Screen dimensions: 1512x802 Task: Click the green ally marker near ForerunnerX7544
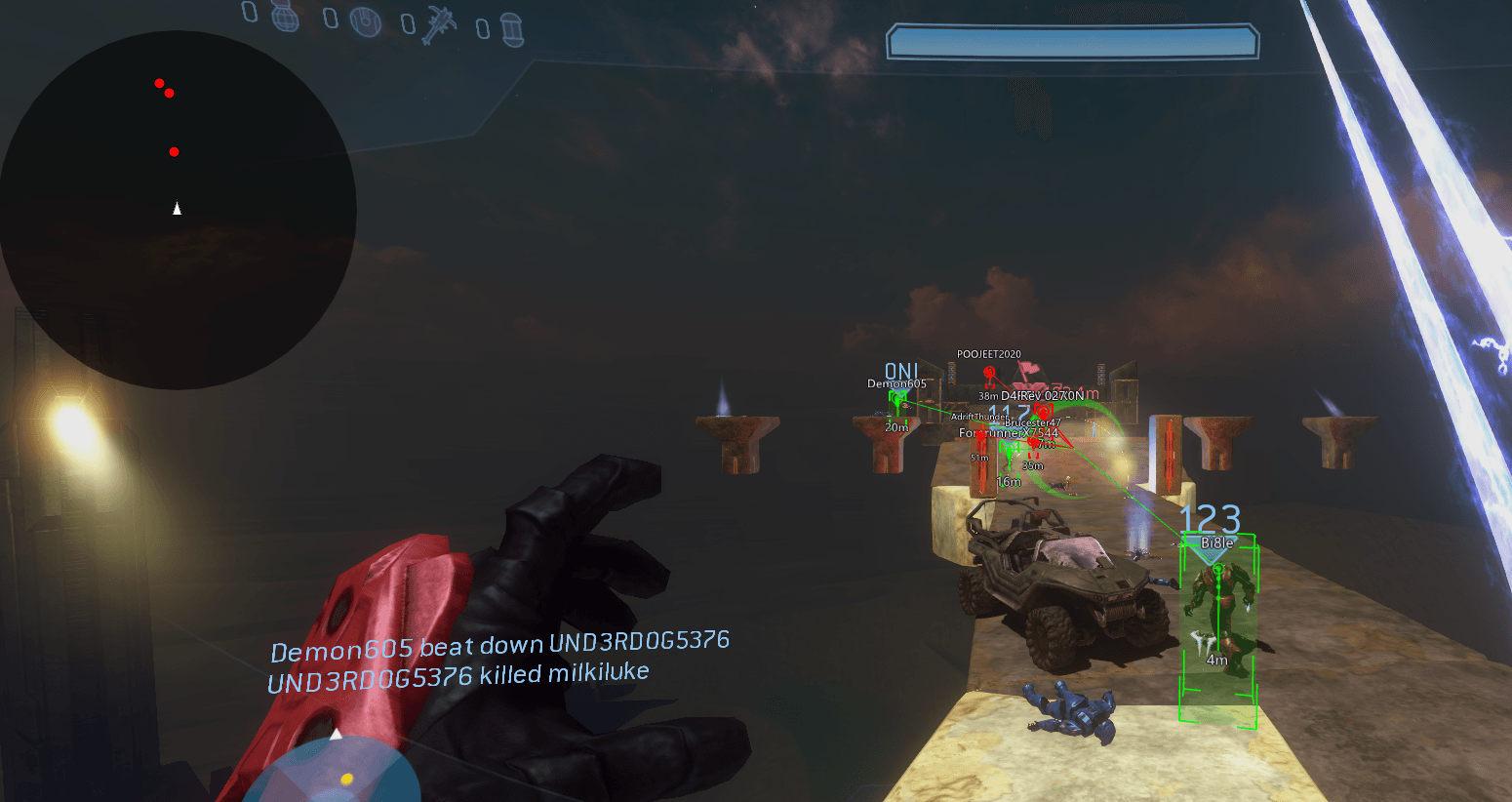coord(1009,450)
